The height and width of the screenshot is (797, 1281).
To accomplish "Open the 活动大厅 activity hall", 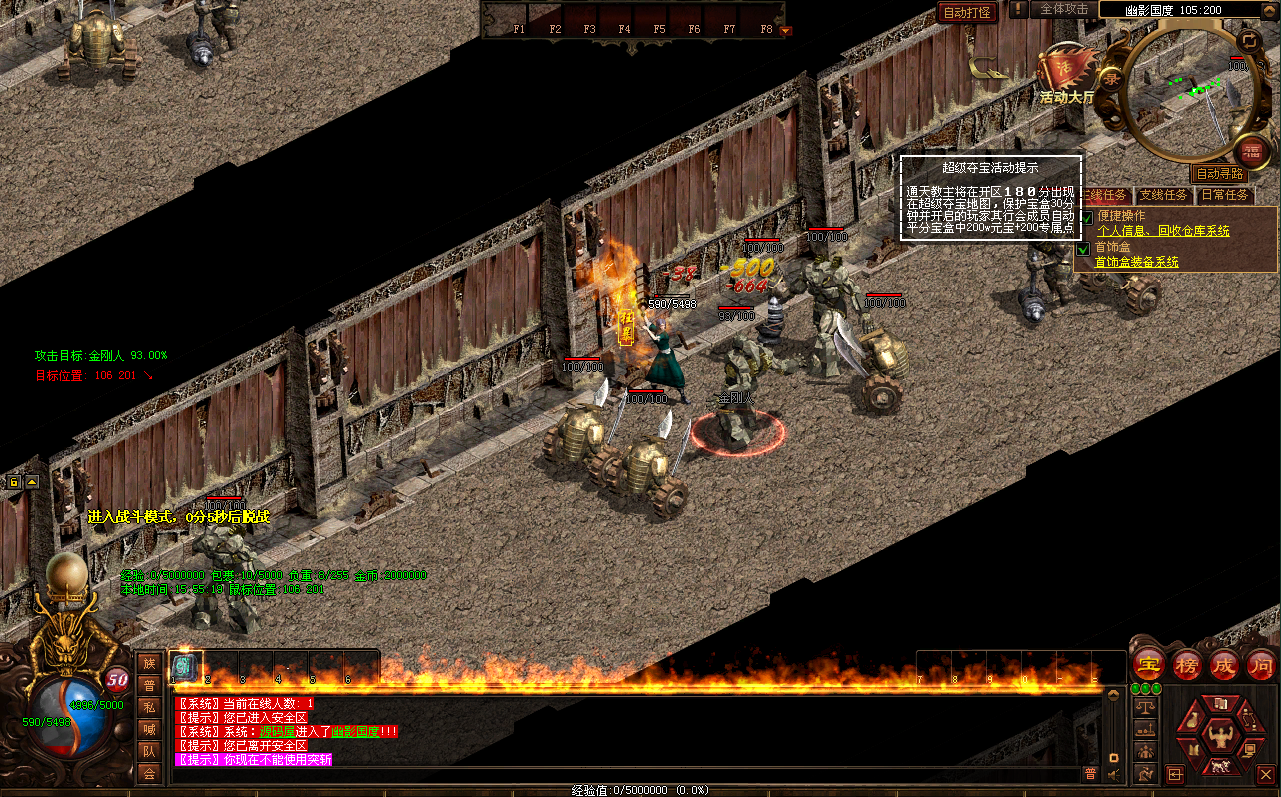I will [1066, 73].
